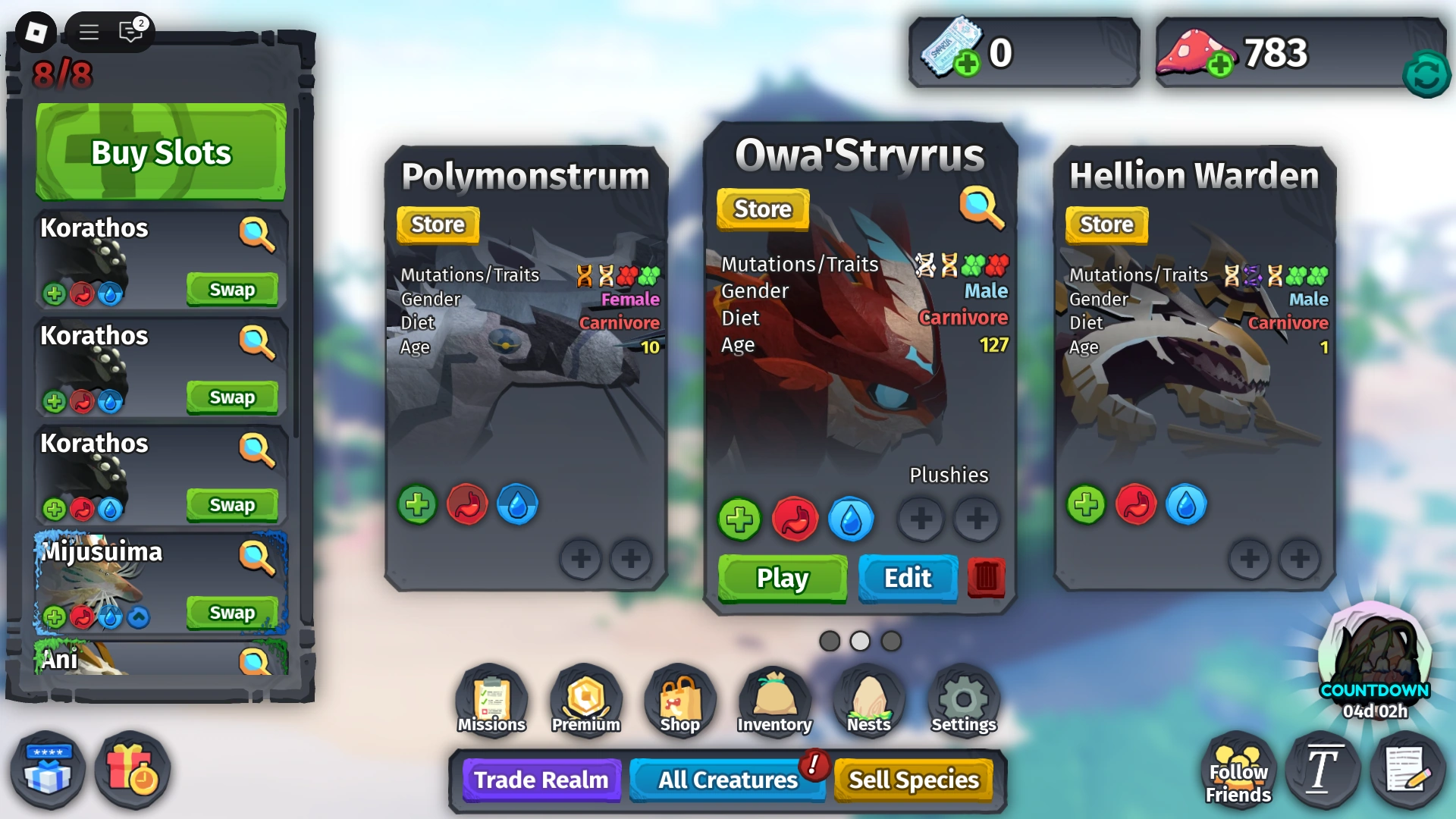Click the currency refresh icon
This screenshot has width=1456, height=819.
(x=1426, y=74)
